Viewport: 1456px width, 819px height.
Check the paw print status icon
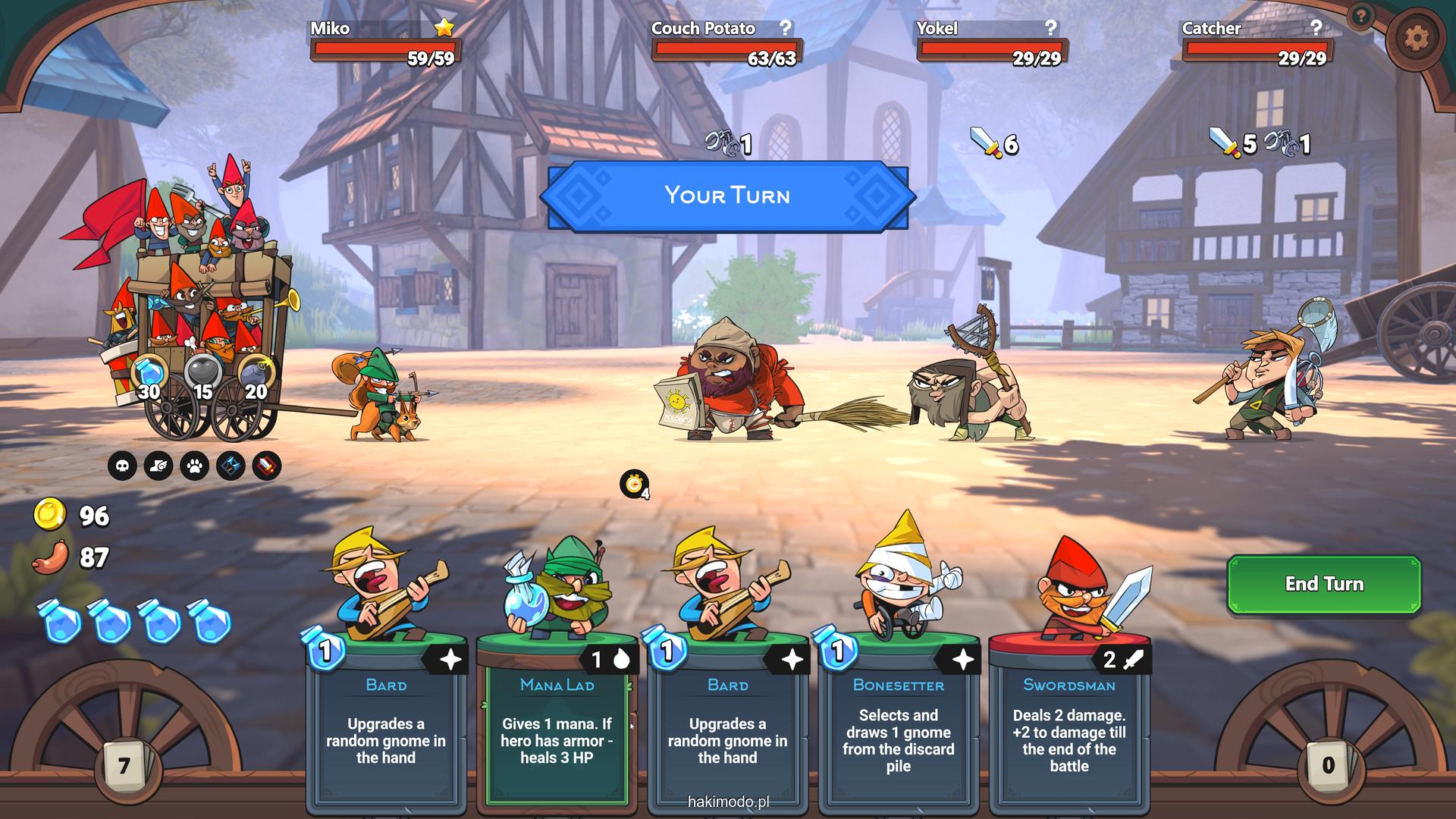[195, 466]
